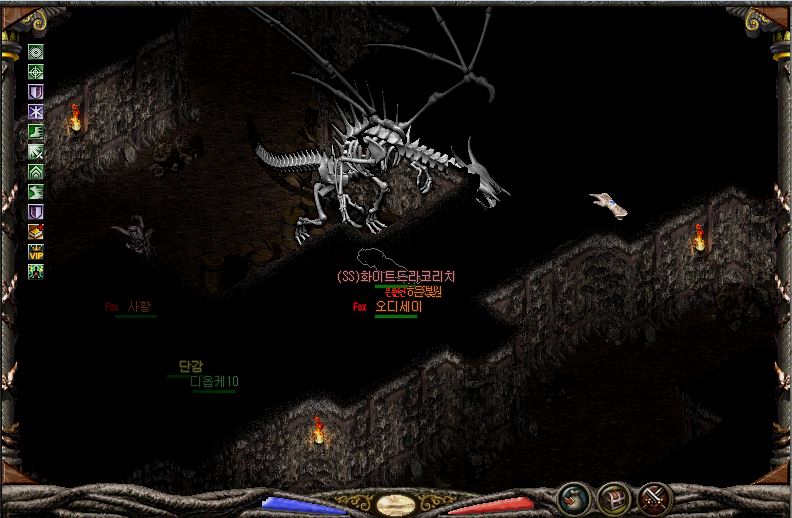The height and width of the screenshot is (518, 792).
Task: Select the green crosshair target buff icon
Action: (36, 71)
